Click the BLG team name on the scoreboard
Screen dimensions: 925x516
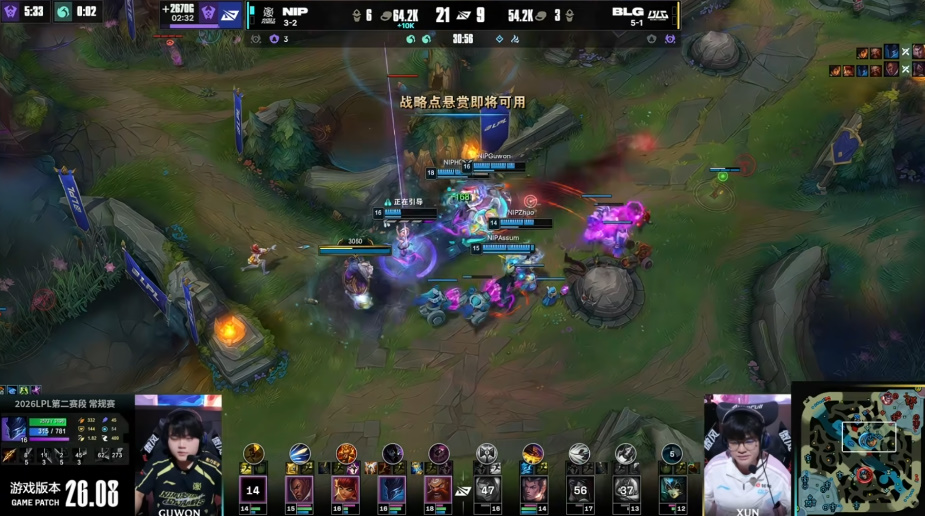[x=628, y=11]
